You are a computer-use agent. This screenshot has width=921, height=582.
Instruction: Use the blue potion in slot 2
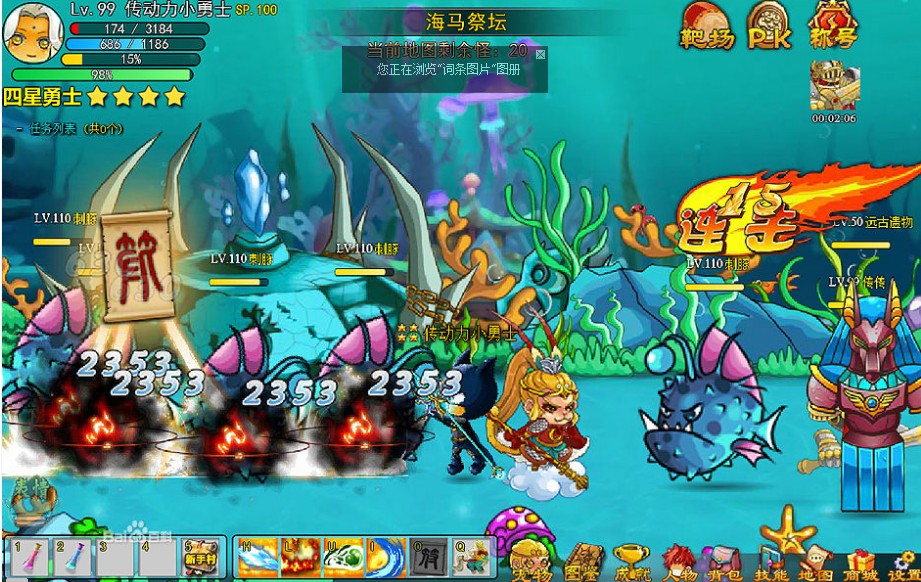(72, 559)
